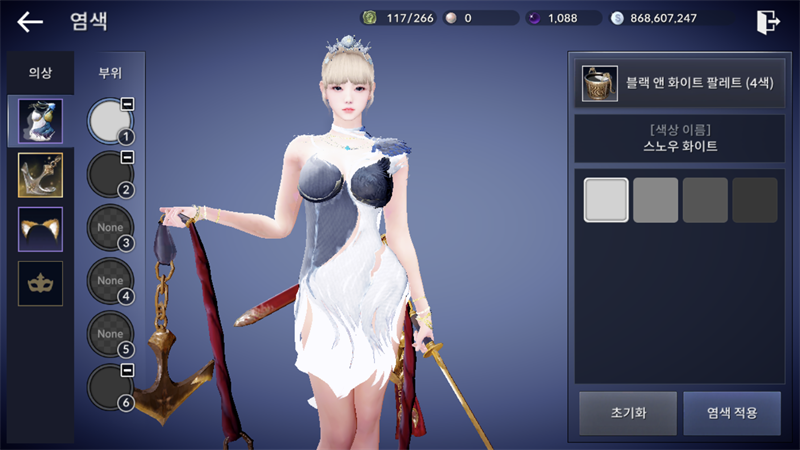Choose dye part slot 3

(x=110, y=227)
